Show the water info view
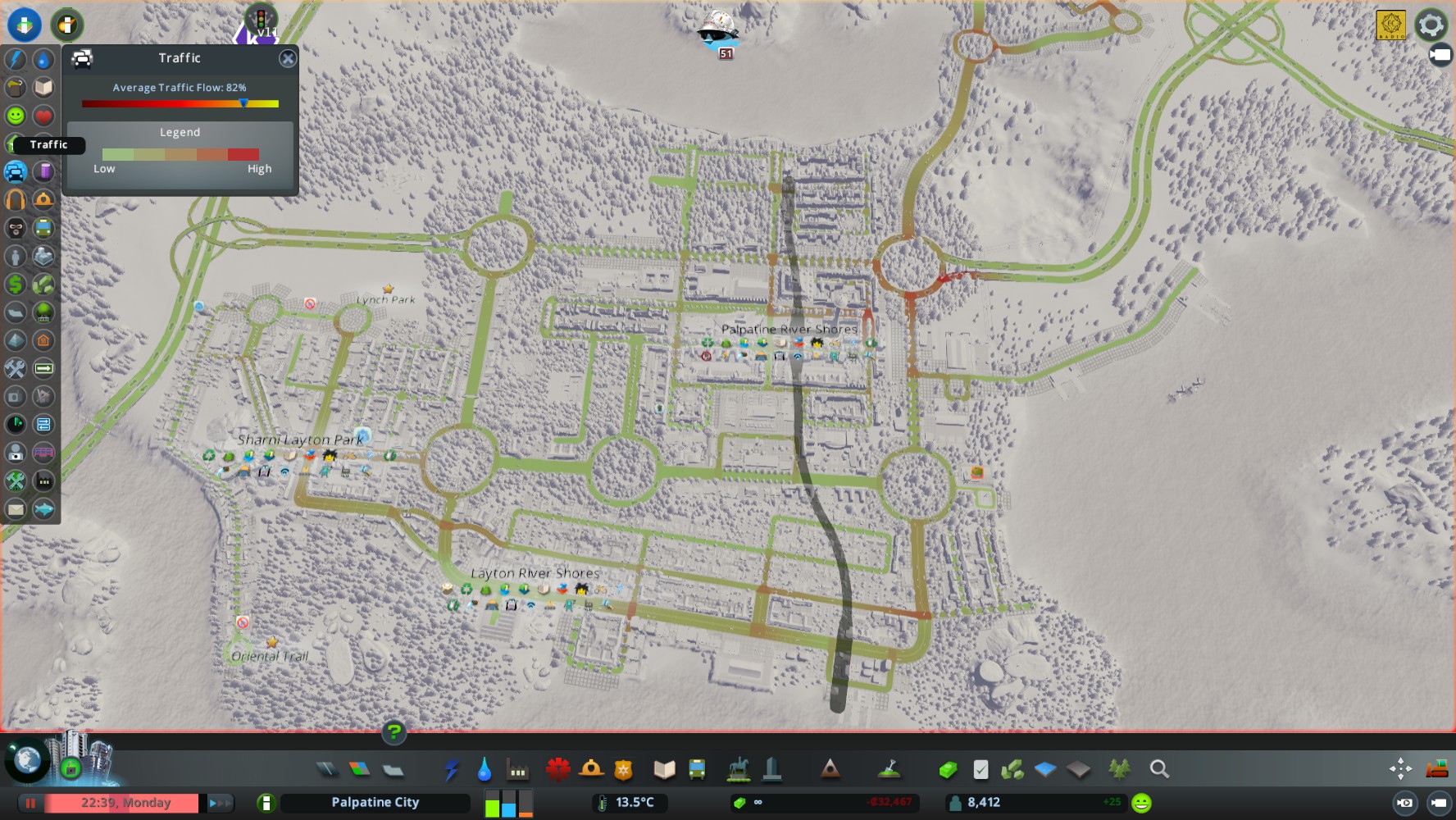Screen dimensions: 1456x820 pyautogui.click(x=43, y=59)
